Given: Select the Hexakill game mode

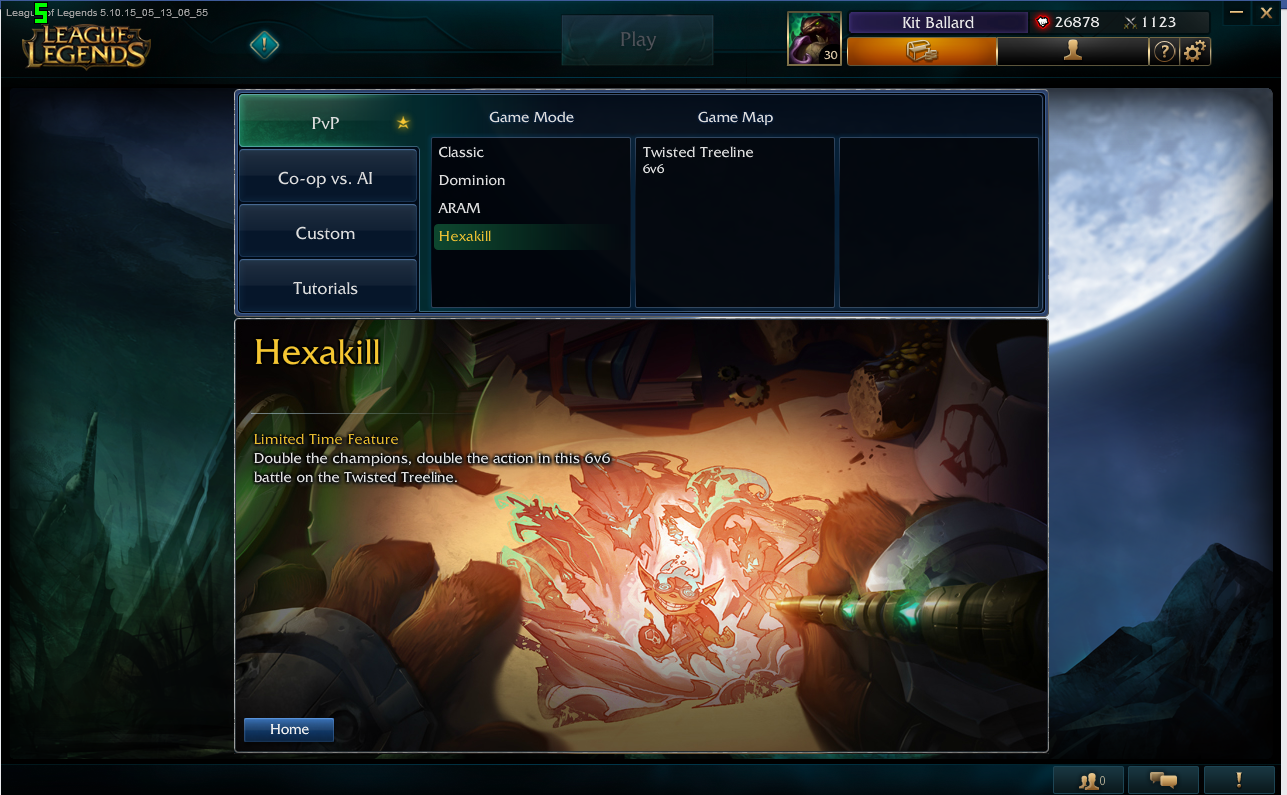Looking at the screenshot, I should pyautogui.click(x=465, y=236).
